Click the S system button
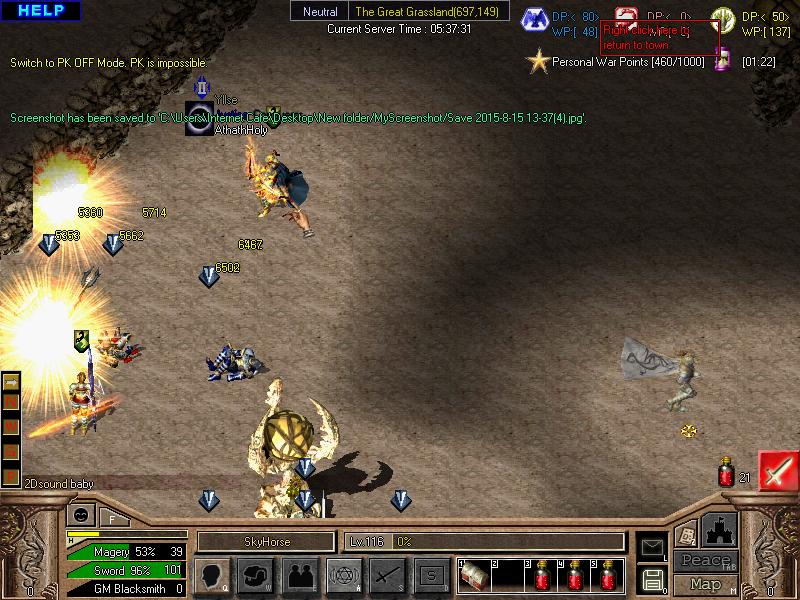 pos(431,576)
